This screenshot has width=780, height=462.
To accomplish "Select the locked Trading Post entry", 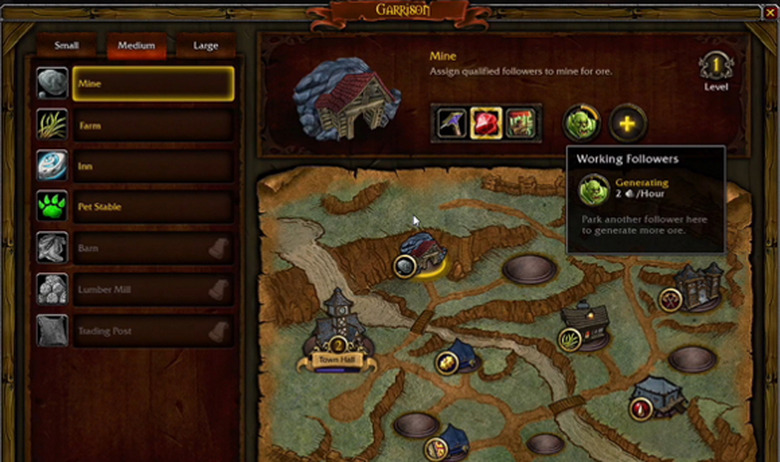I will point(152,331).
